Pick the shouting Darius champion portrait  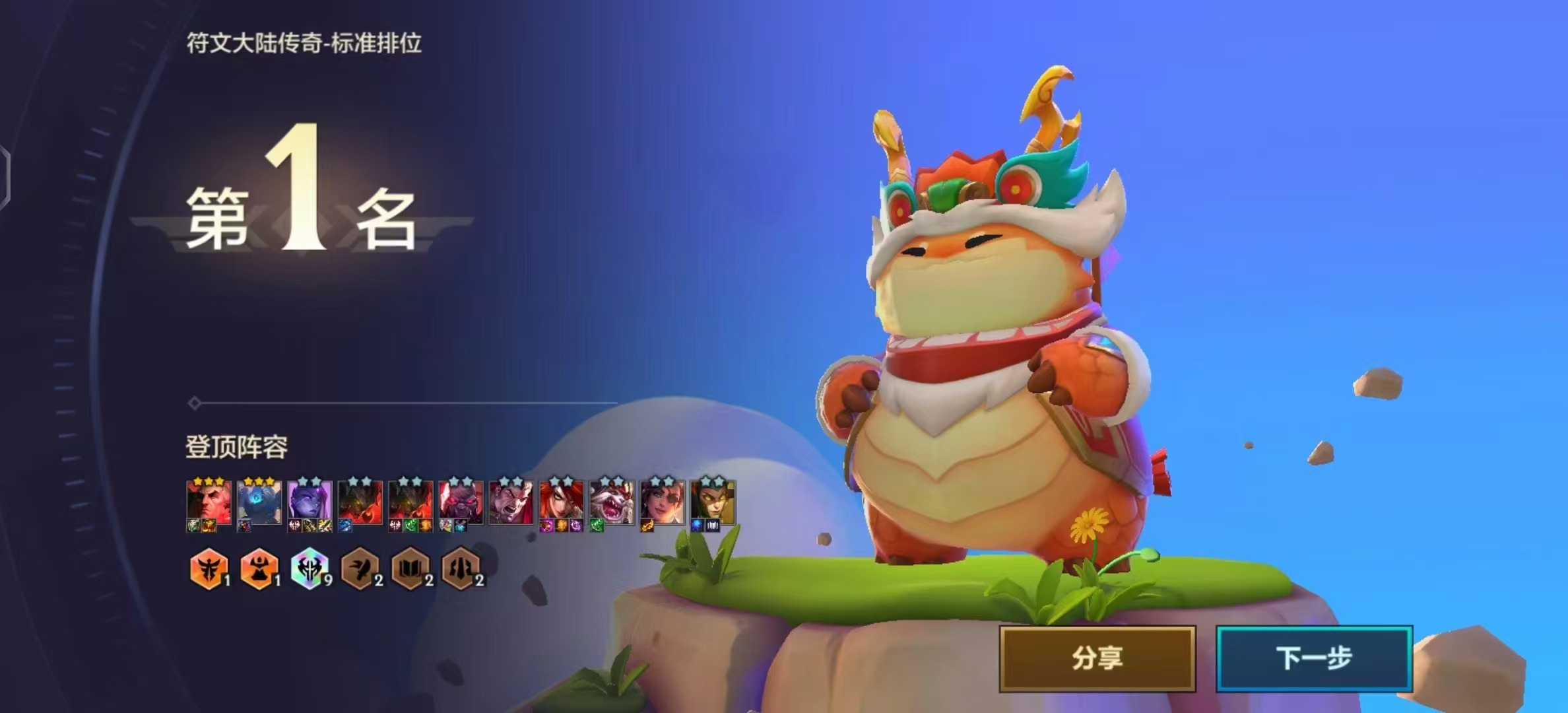(511, 502)
